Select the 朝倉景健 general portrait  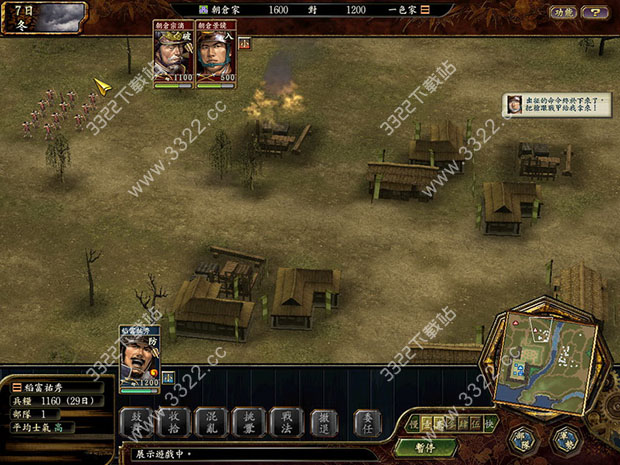click(214, 56)
